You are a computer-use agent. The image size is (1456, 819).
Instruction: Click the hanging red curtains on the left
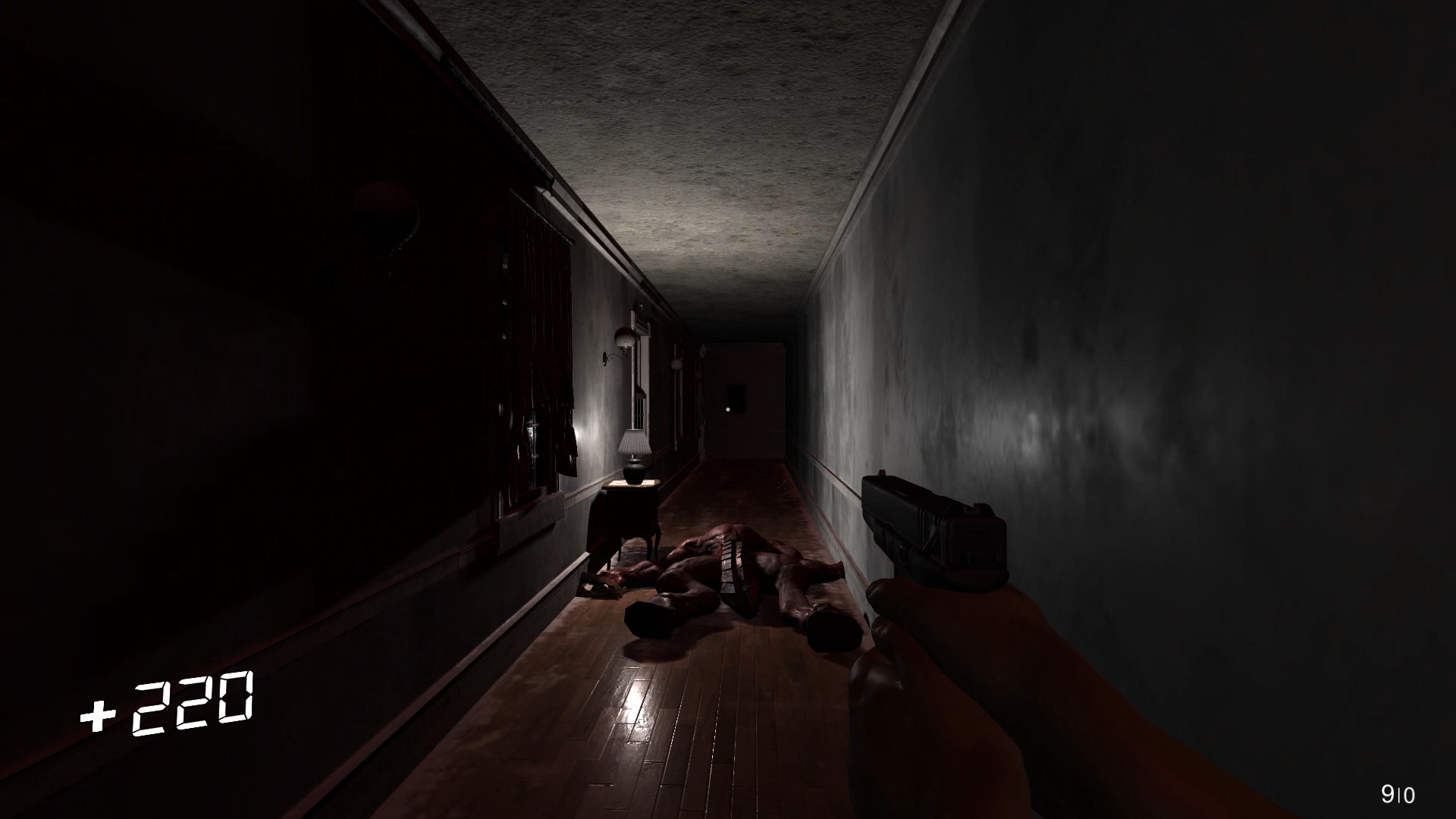coord(546,326)
